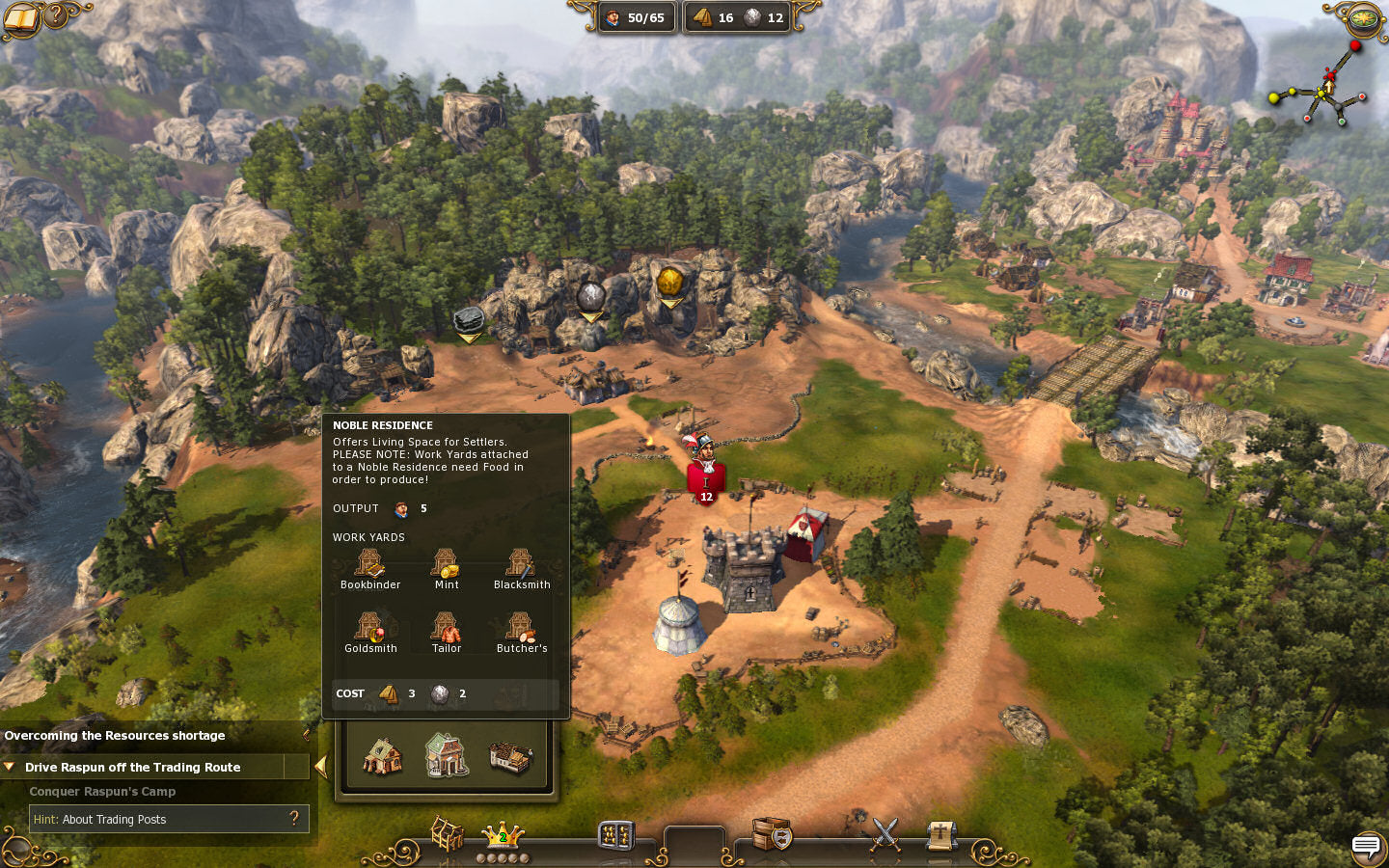Open the crates and shield trade menu
1389x868 pixels.
(772, 834)
